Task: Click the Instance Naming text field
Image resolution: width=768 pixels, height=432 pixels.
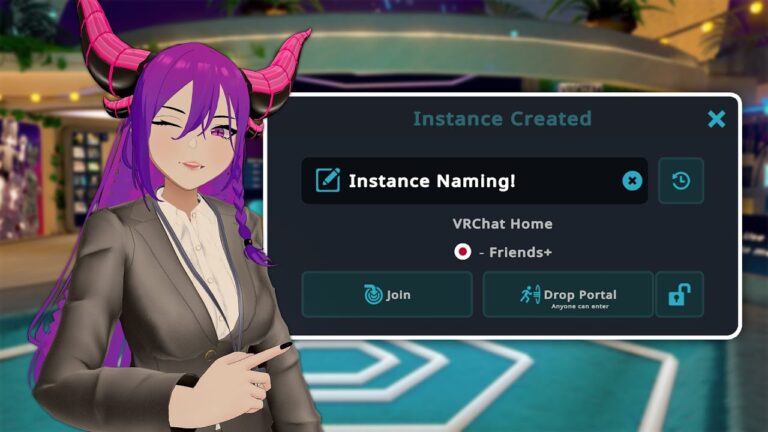Action: [470, 181]
